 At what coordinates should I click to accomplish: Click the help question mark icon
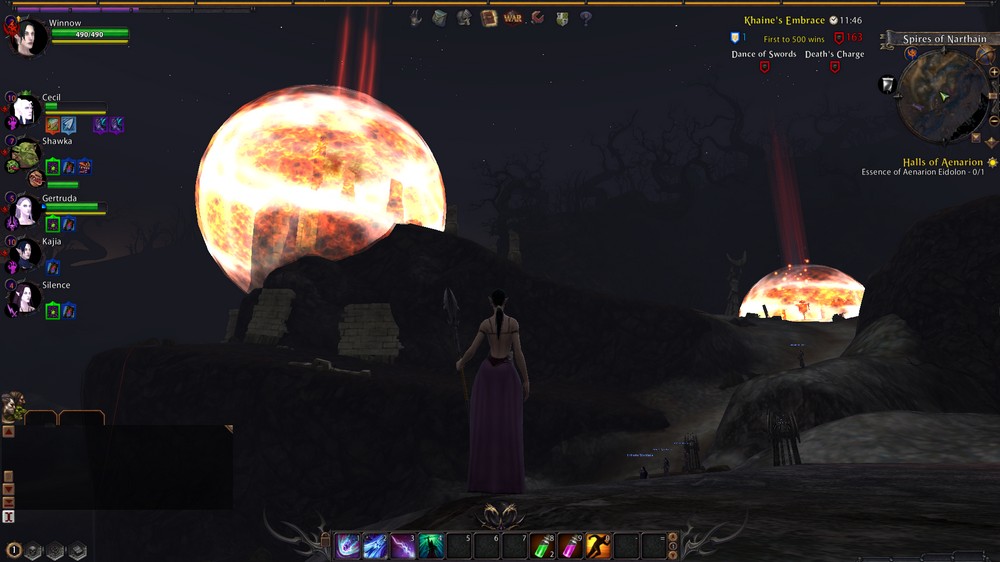(586, 18)
